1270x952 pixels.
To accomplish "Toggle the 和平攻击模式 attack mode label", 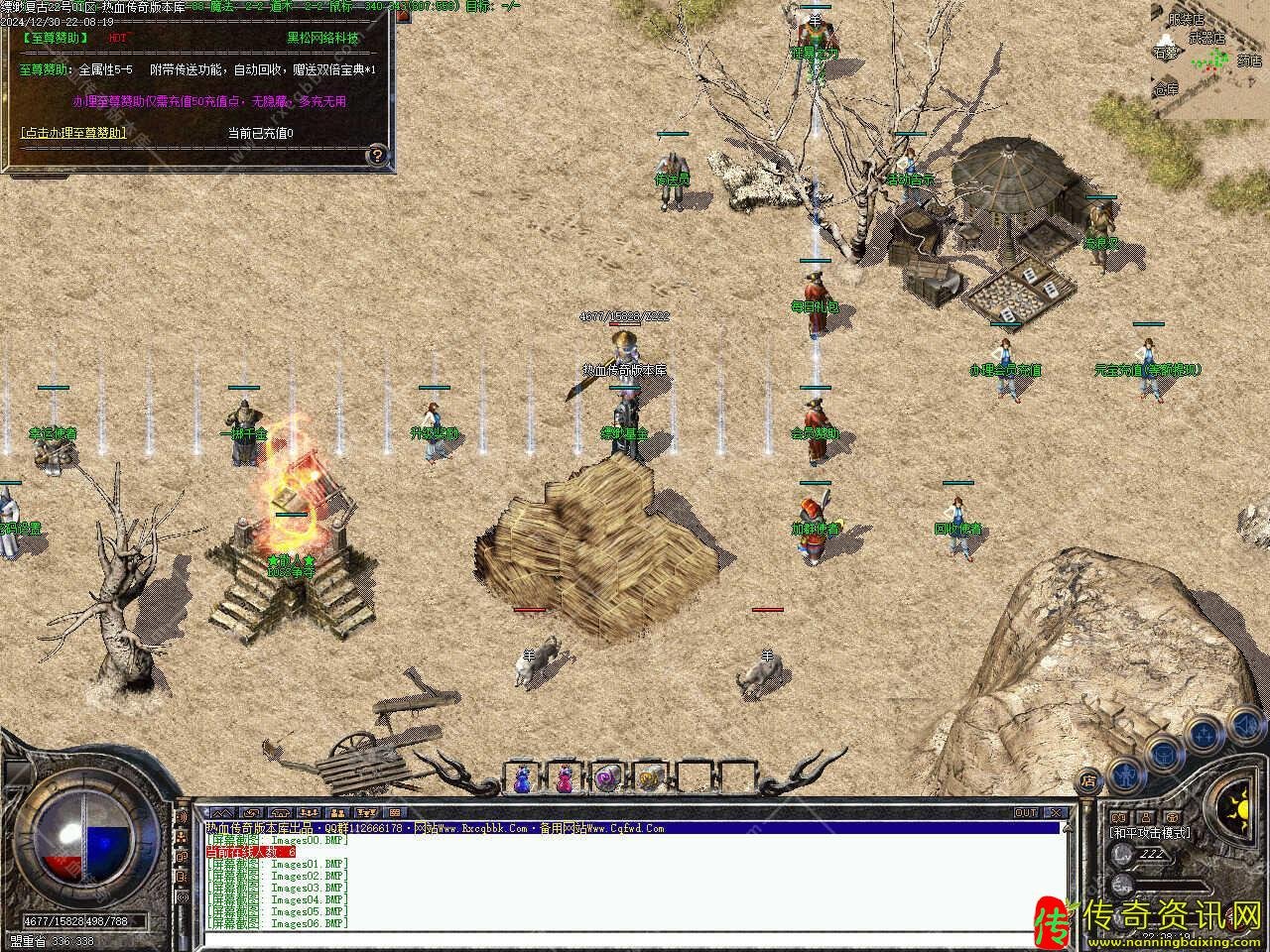I will (x=1151, y=833).
